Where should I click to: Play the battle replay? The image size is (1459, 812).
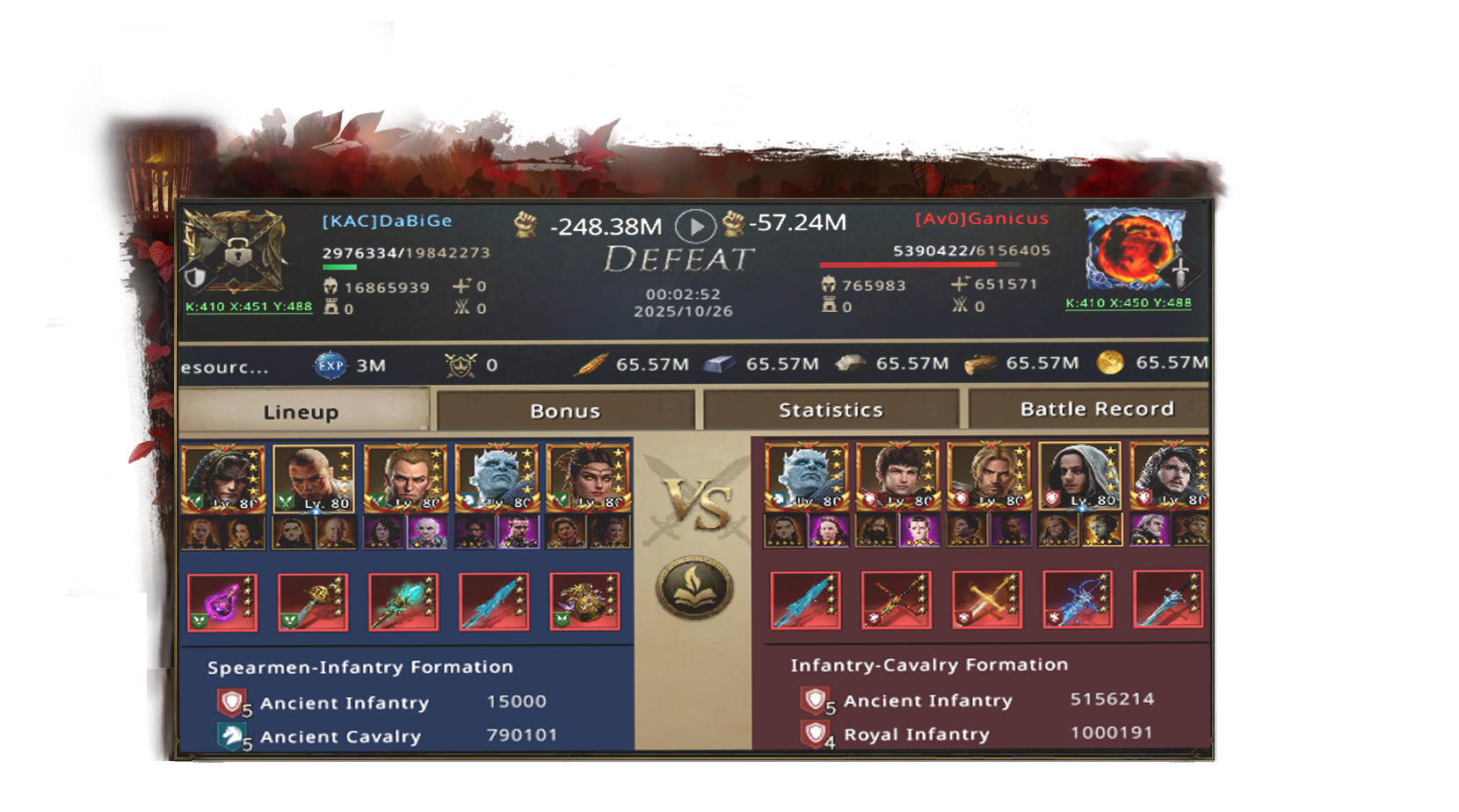click(x=694, y=227)
